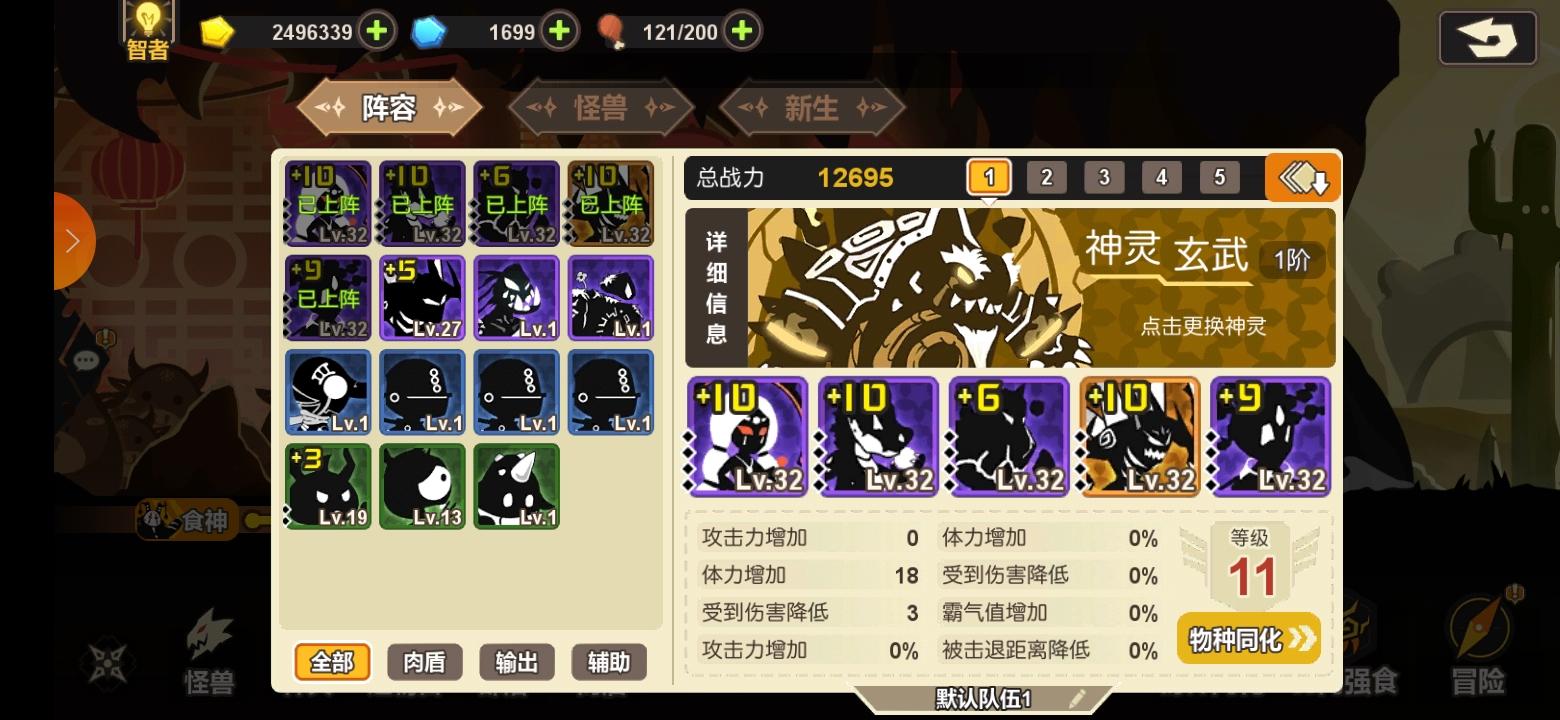Enable the 肉盾 filter
Screen dimensions: 1560x720
click(424, 662)
